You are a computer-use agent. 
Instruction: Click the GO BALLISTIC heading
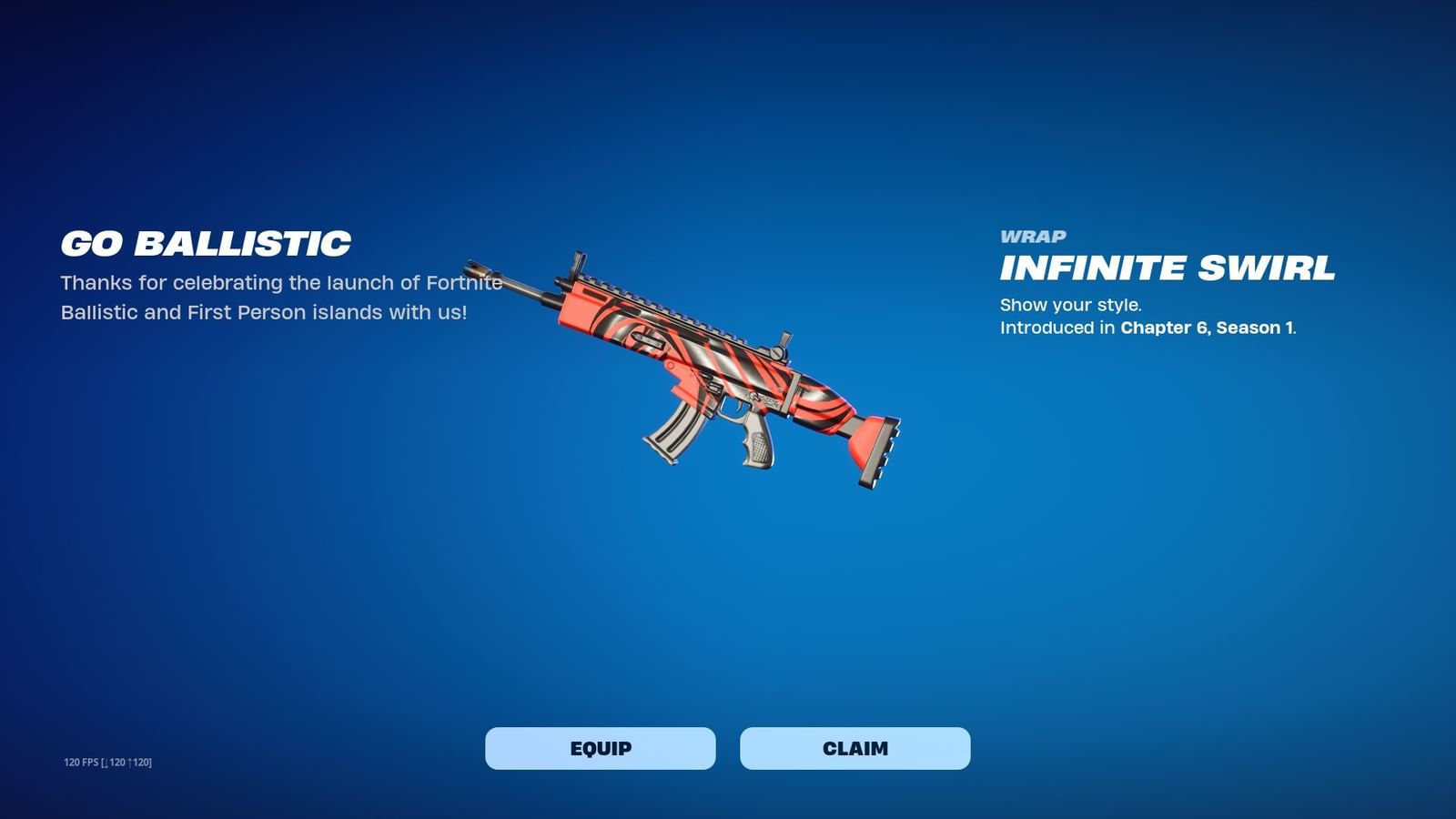(205, 243)
